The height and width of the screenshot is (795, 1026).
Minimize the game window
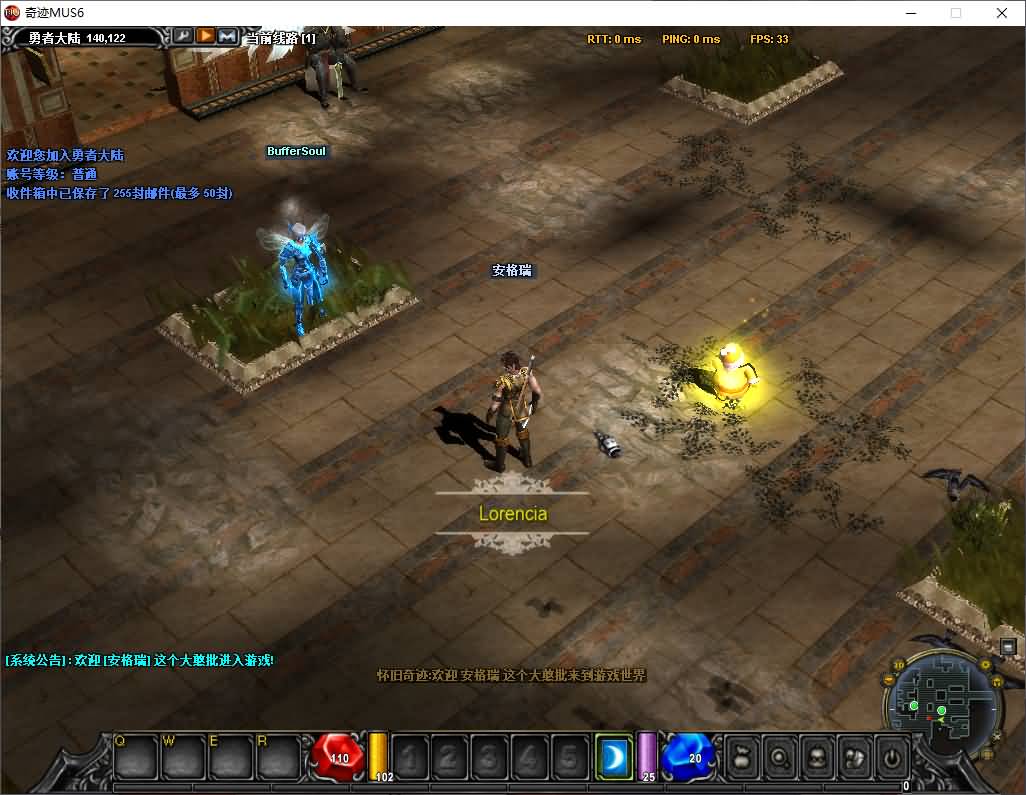(910, 13)
